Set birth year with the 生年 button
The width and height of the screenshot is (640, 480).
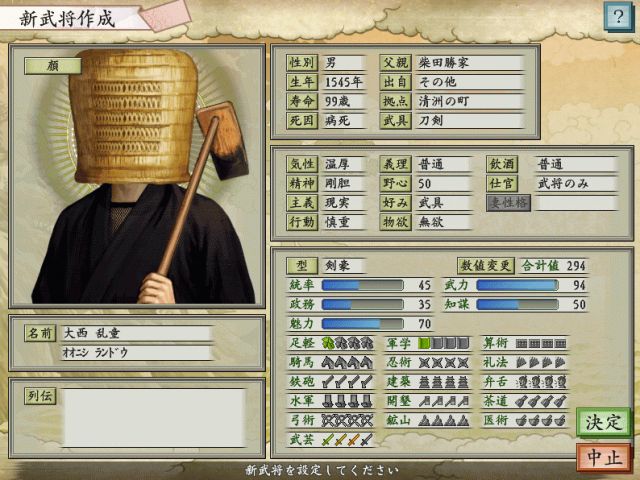(301, 82)
